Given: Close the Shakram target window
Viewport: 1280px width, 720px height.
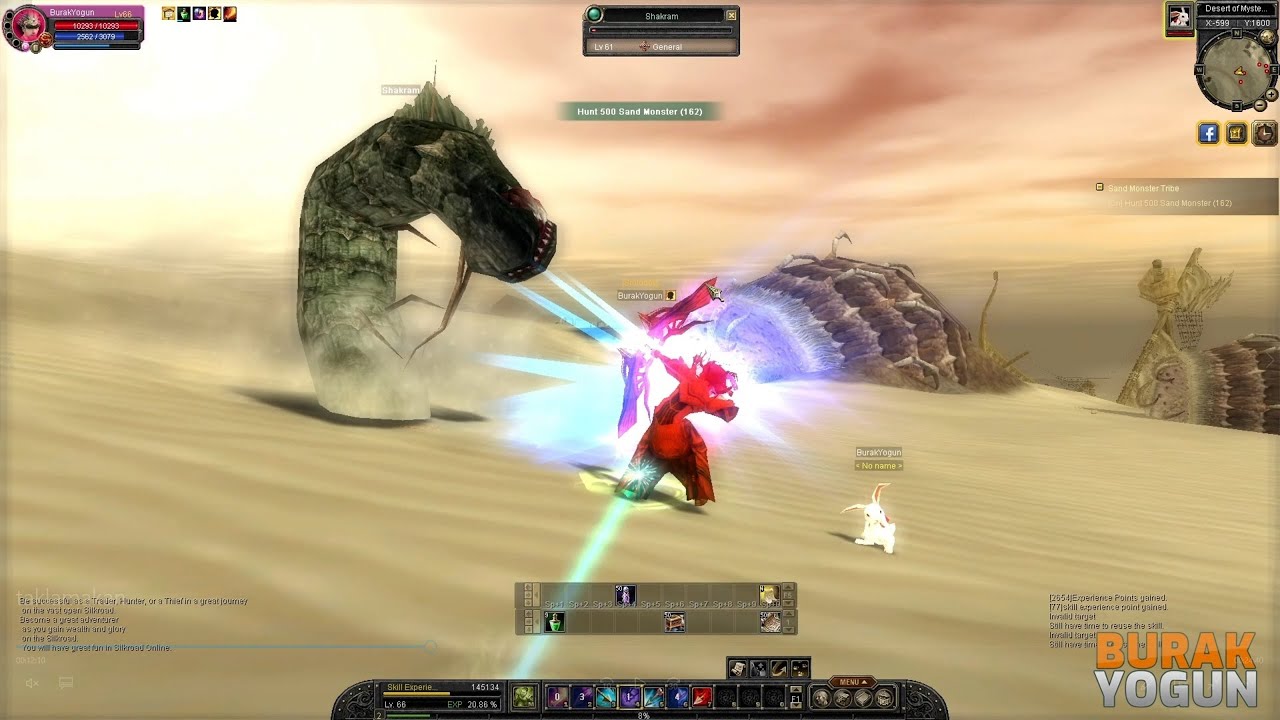Looking at the screenshot, I should (x=731, y=15).
